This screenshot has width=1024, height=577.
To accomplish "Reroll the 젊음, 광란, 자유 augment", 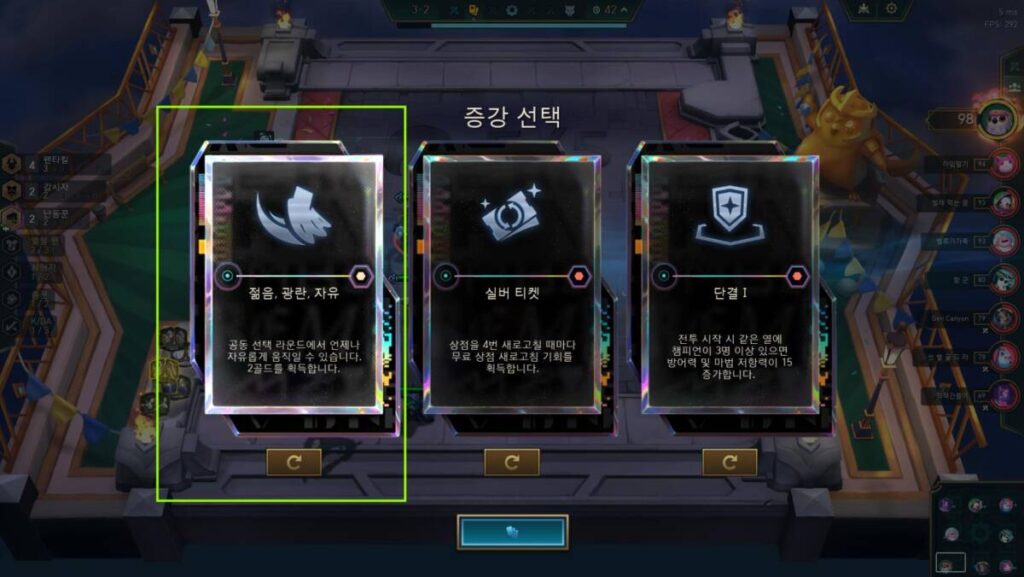I will pos(293,462).
